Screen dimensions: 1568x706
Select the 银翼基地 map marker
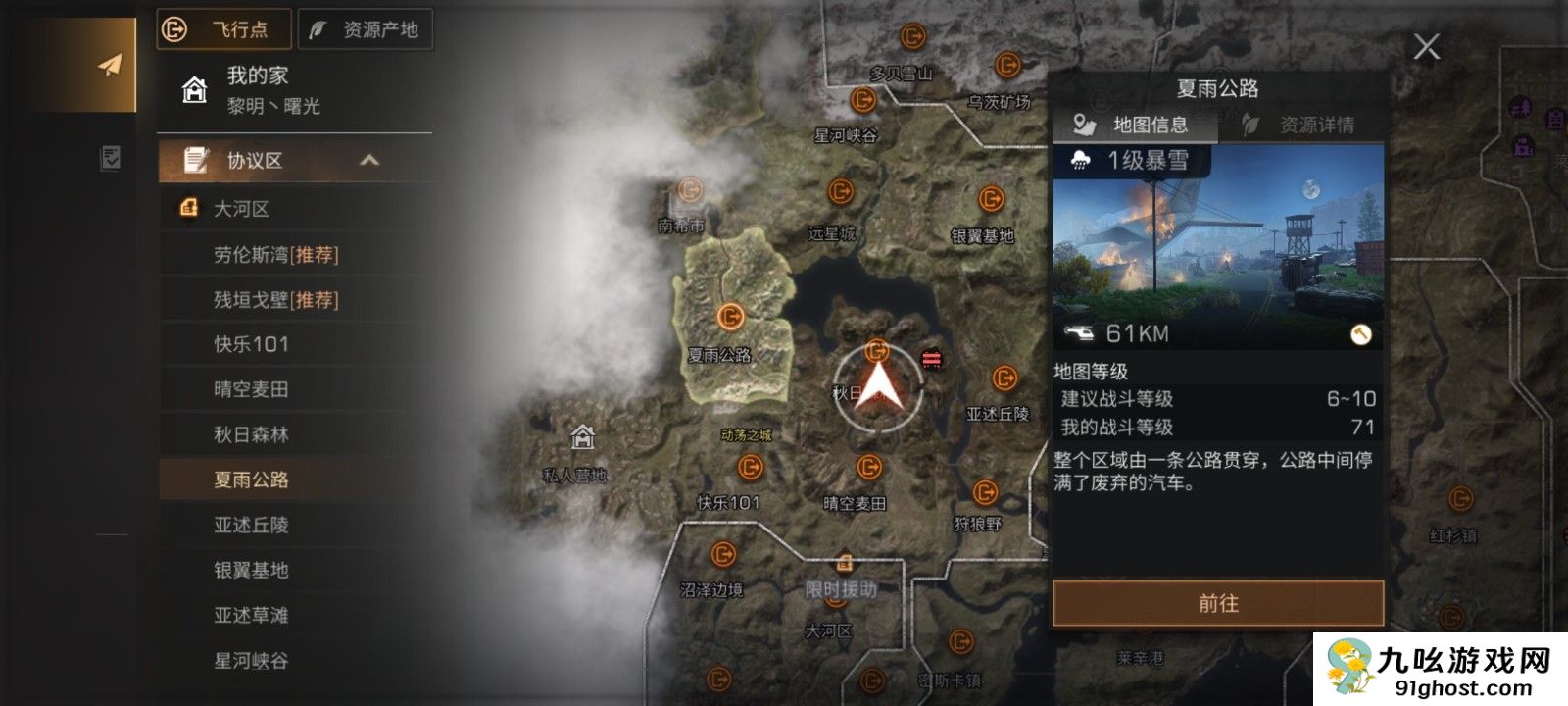click(x=991, y=200)
